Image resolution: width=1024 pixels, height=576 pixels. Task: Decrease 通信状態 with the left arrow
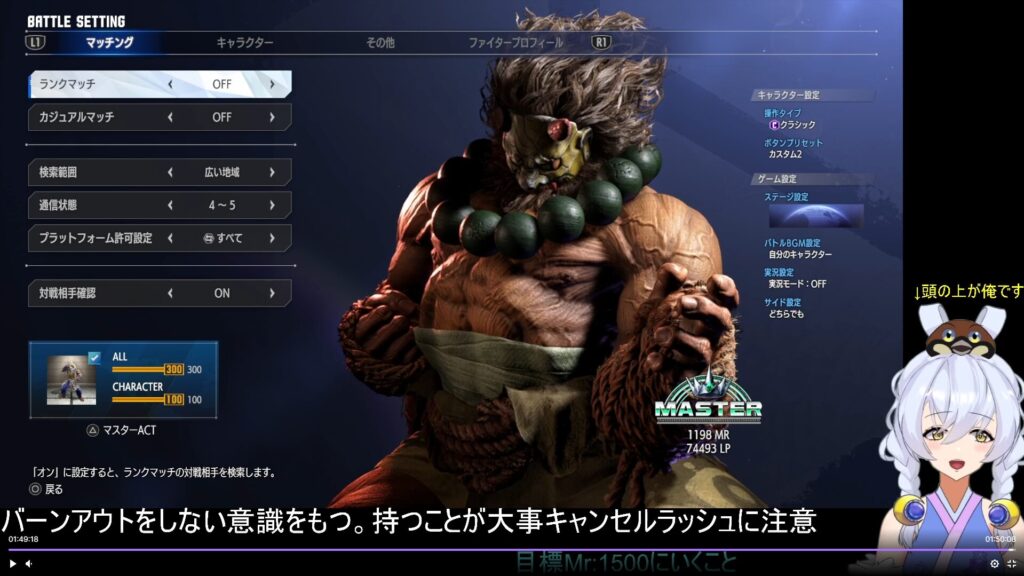point(170,205)
